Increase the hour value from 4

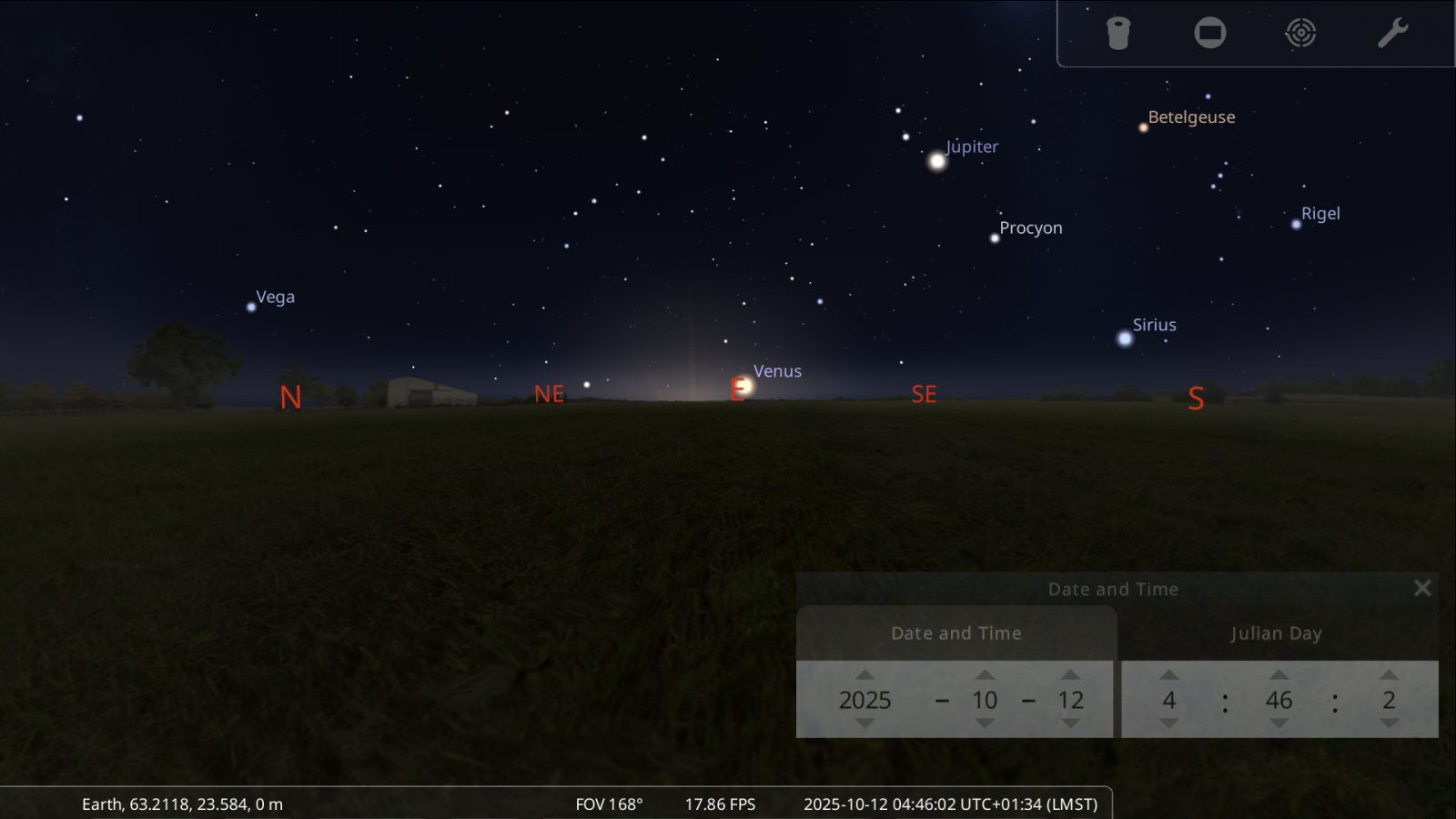coord(1169,675)
